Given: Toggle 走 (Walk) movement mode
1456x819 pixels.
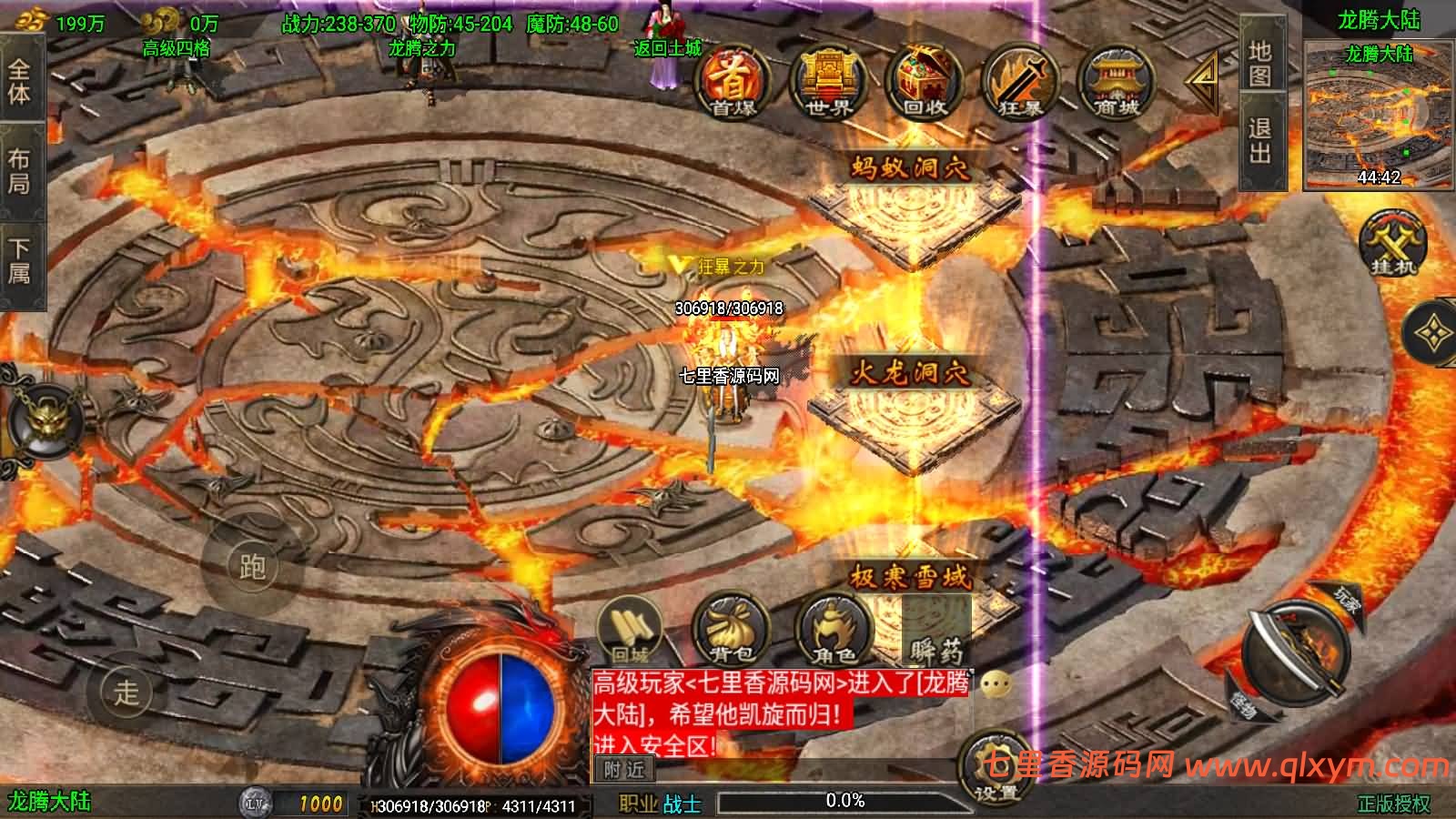Looking at the screenshot, I should pos(127,693).
